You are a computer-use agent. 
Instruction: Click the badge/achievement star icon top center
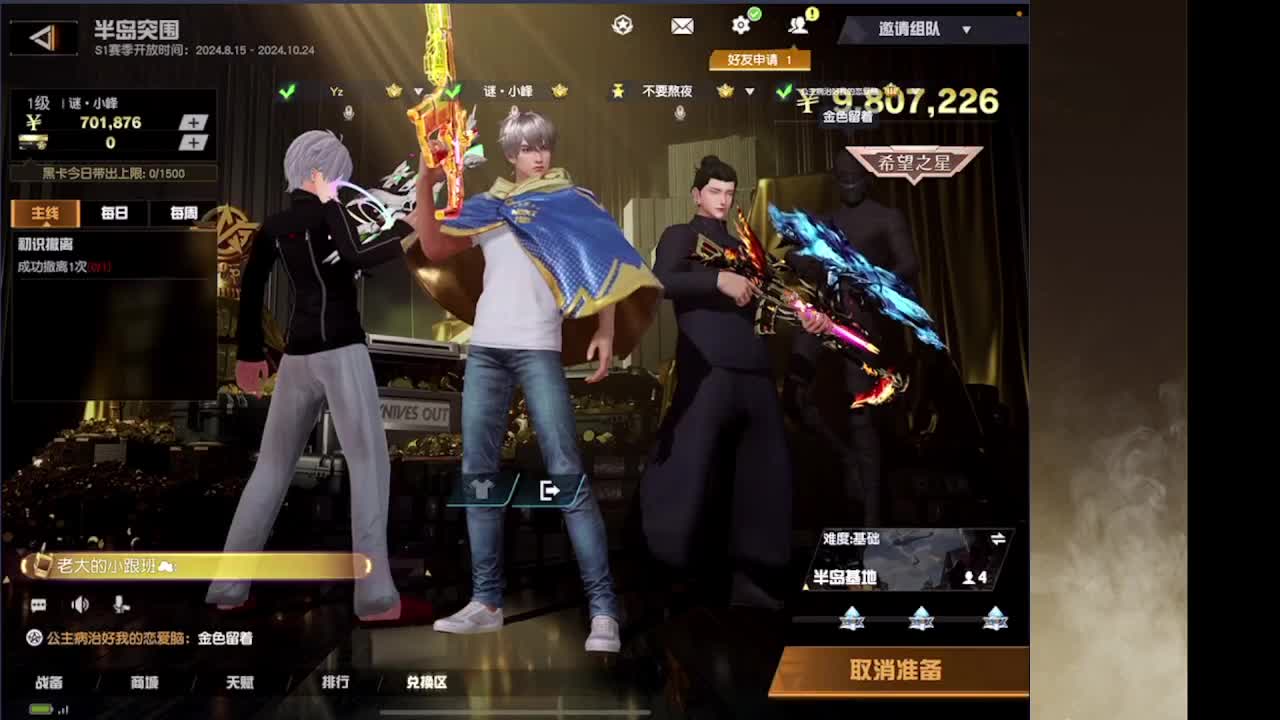[622, 26]
